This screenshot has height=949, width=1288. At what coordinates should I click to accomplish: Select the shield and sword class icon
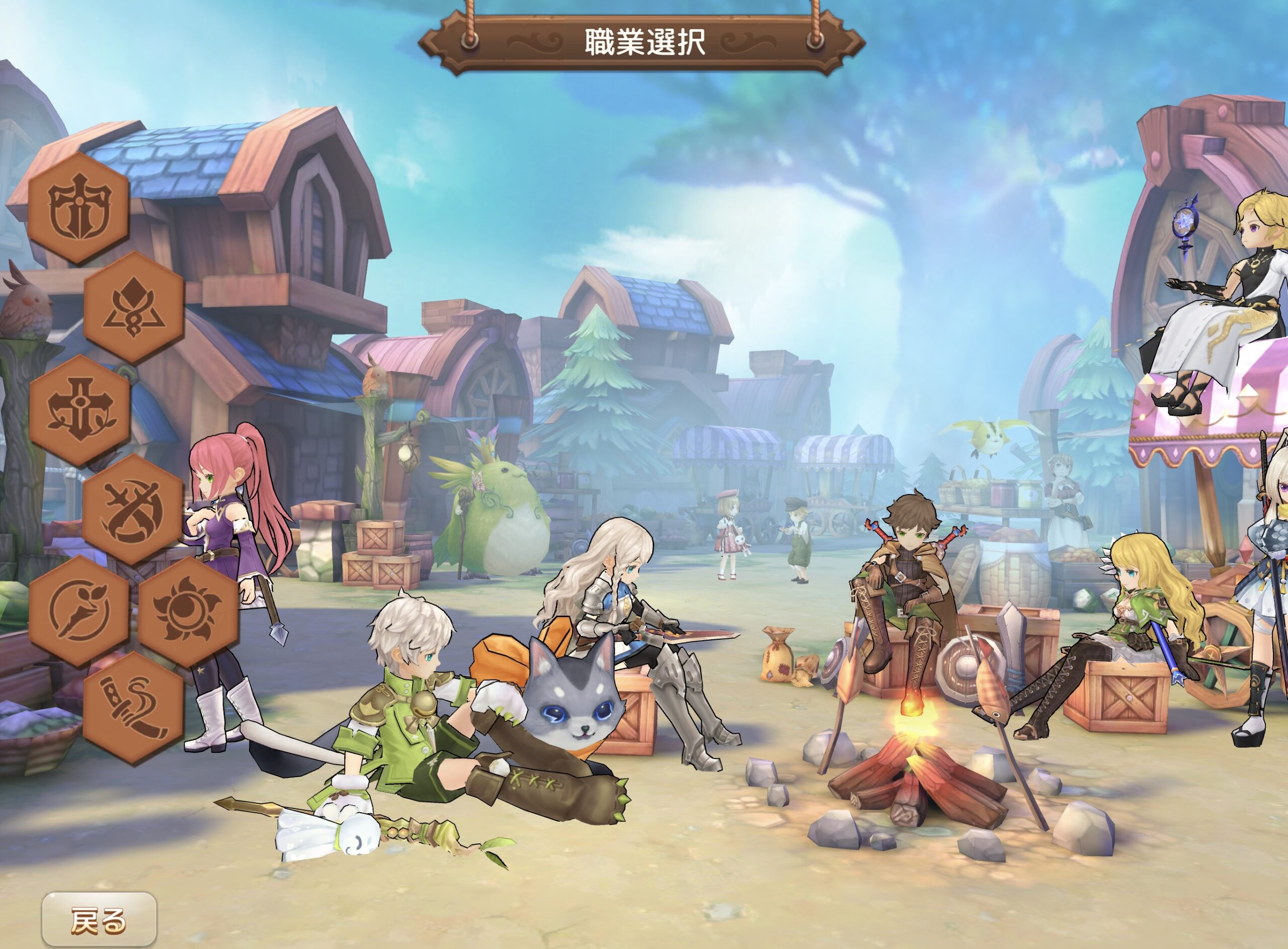(79, 207)
